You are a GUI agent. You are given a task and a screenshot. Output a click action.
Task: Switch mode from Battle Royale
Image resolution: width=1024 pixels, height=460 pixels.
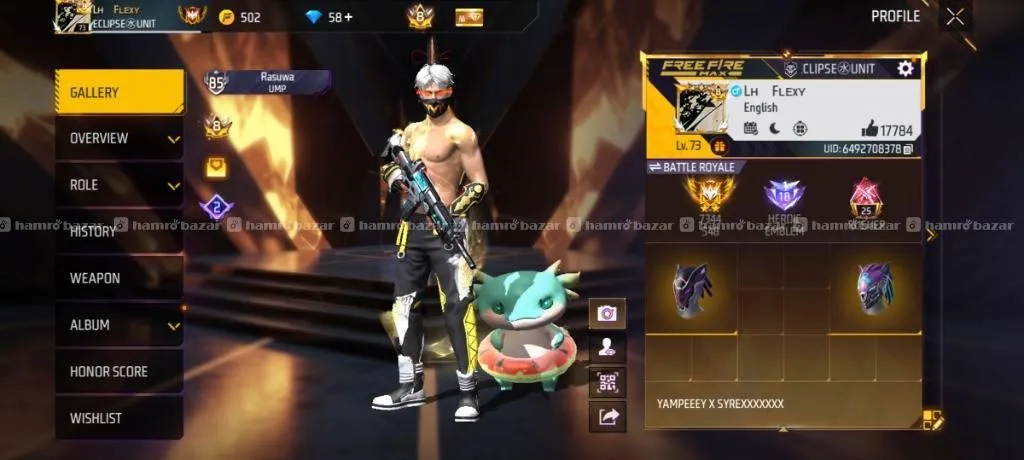point(691,167)
